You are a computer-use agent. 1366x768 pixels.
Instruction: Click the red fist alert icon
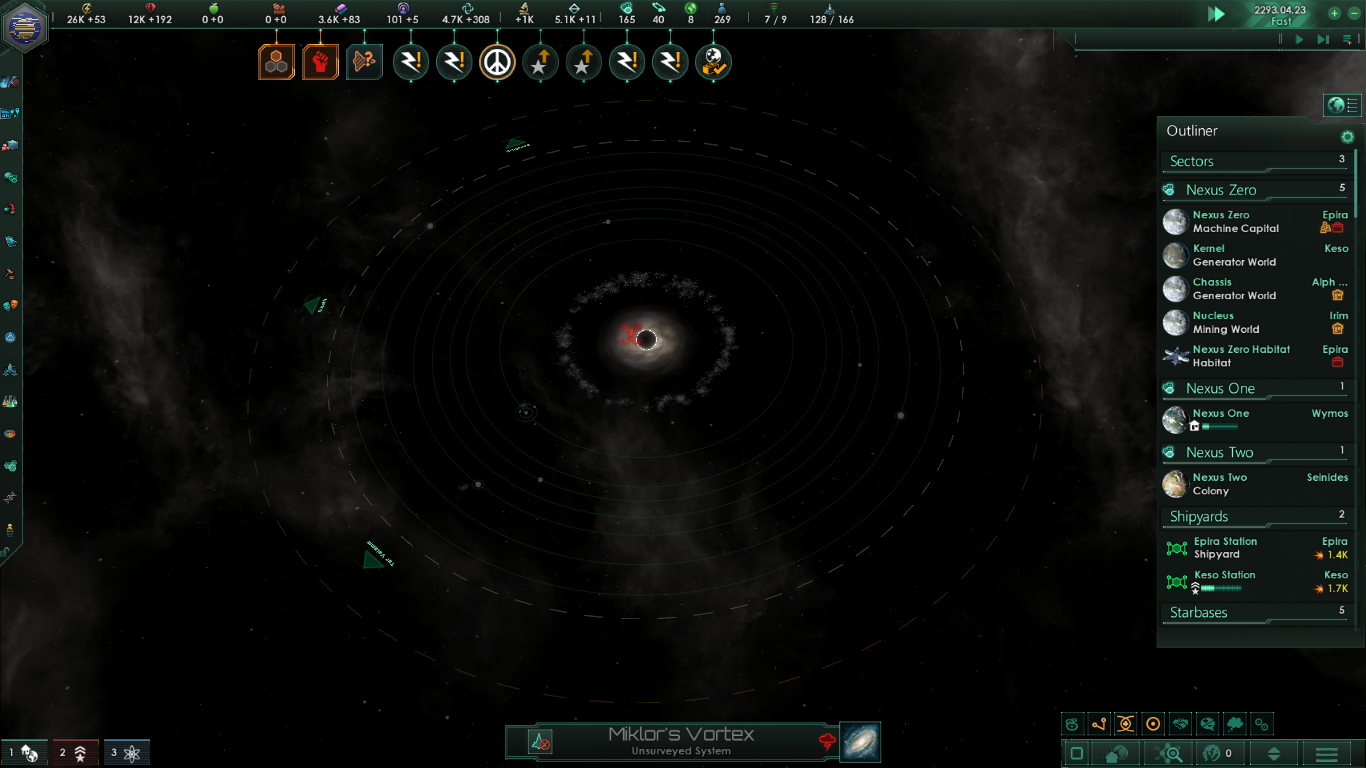(320, 62)
